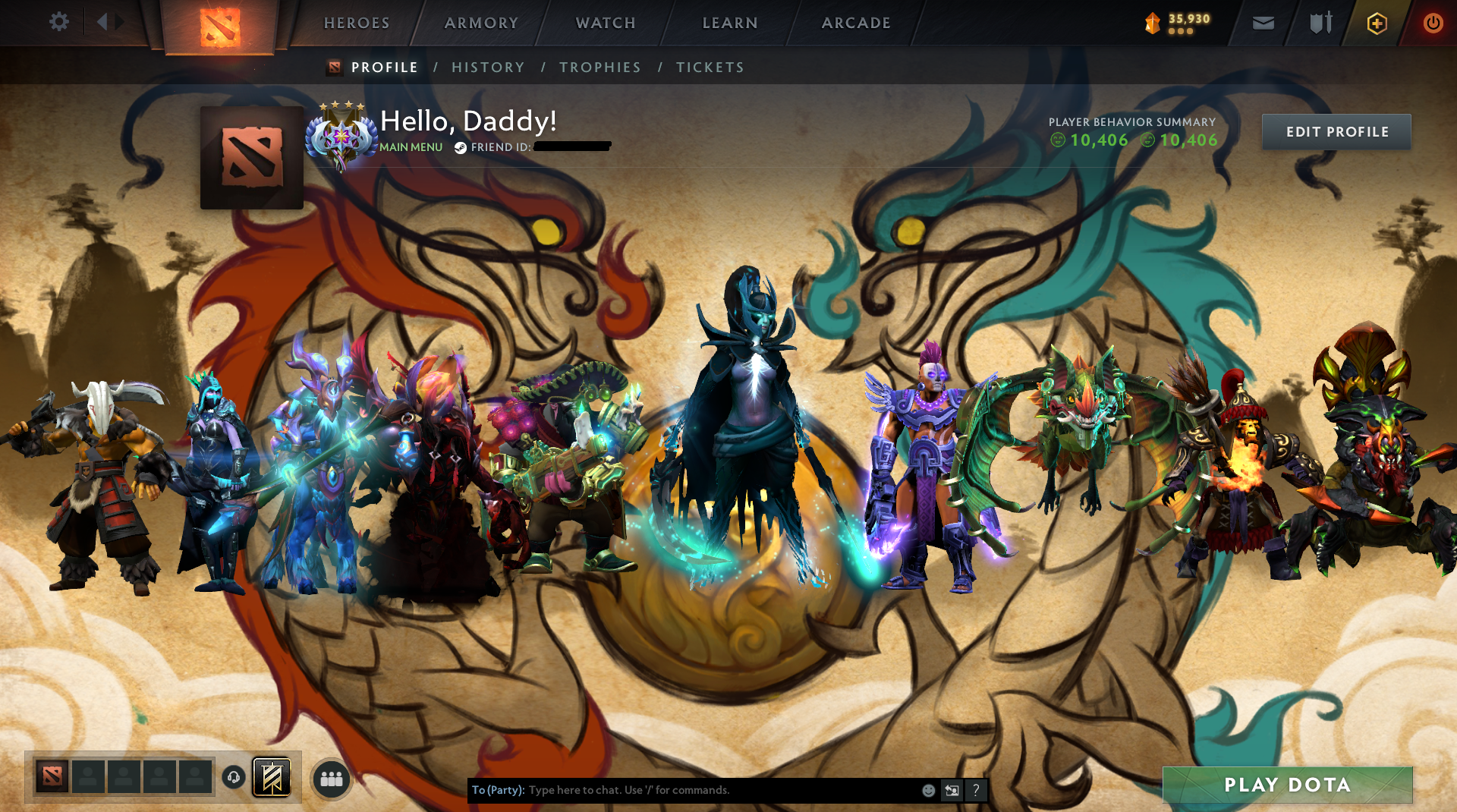Open the friends list people icon
The image size is (1457, 812).
pos(331,778)
